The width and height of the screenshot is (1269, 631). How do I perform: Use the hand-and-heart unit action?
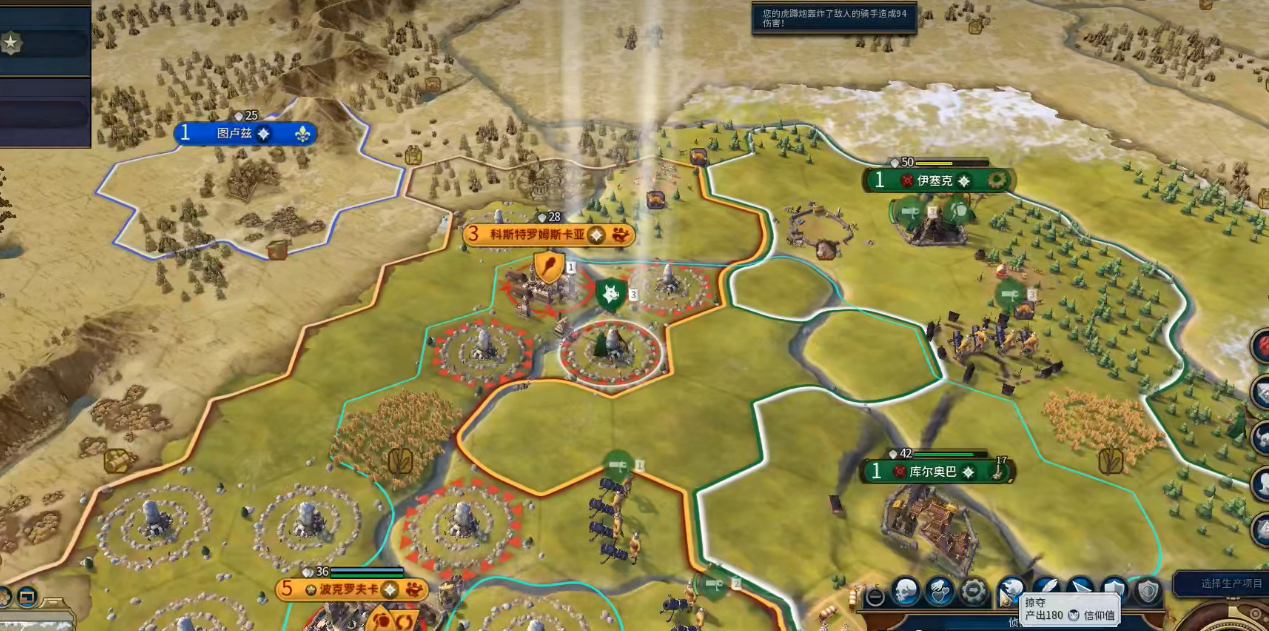pos(940,591)
